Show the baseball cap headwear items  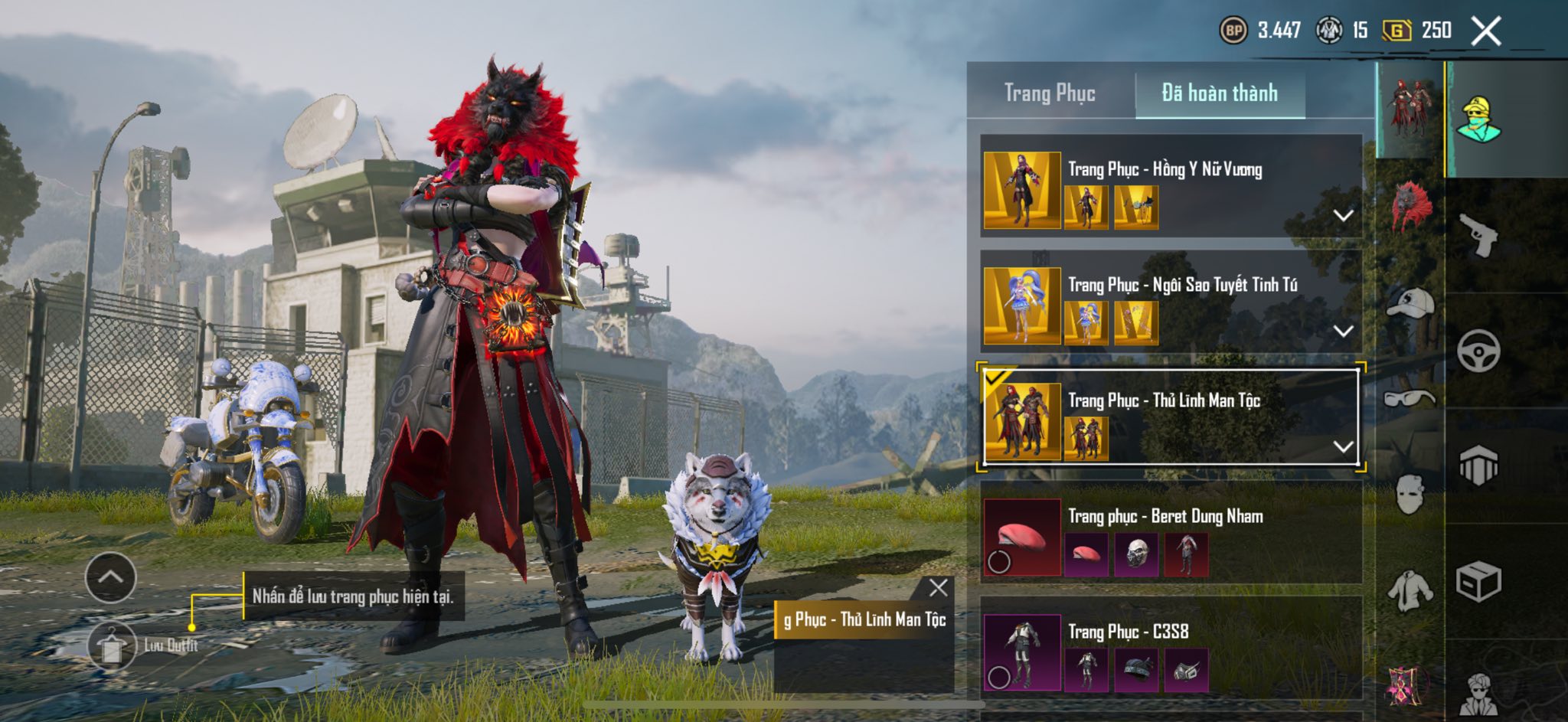coord(1410,303)
